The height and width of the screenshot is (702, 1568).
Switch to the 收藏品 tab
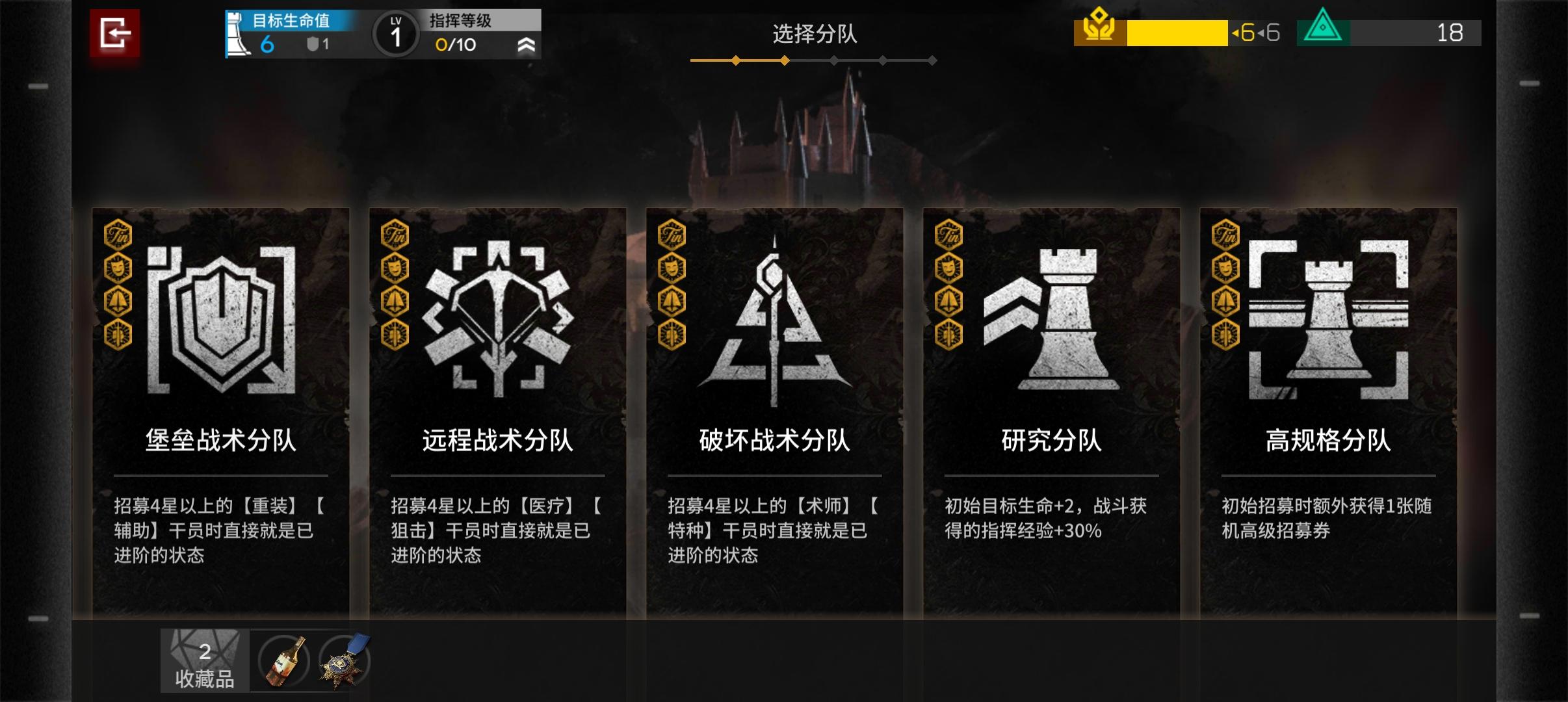(204, 660)
